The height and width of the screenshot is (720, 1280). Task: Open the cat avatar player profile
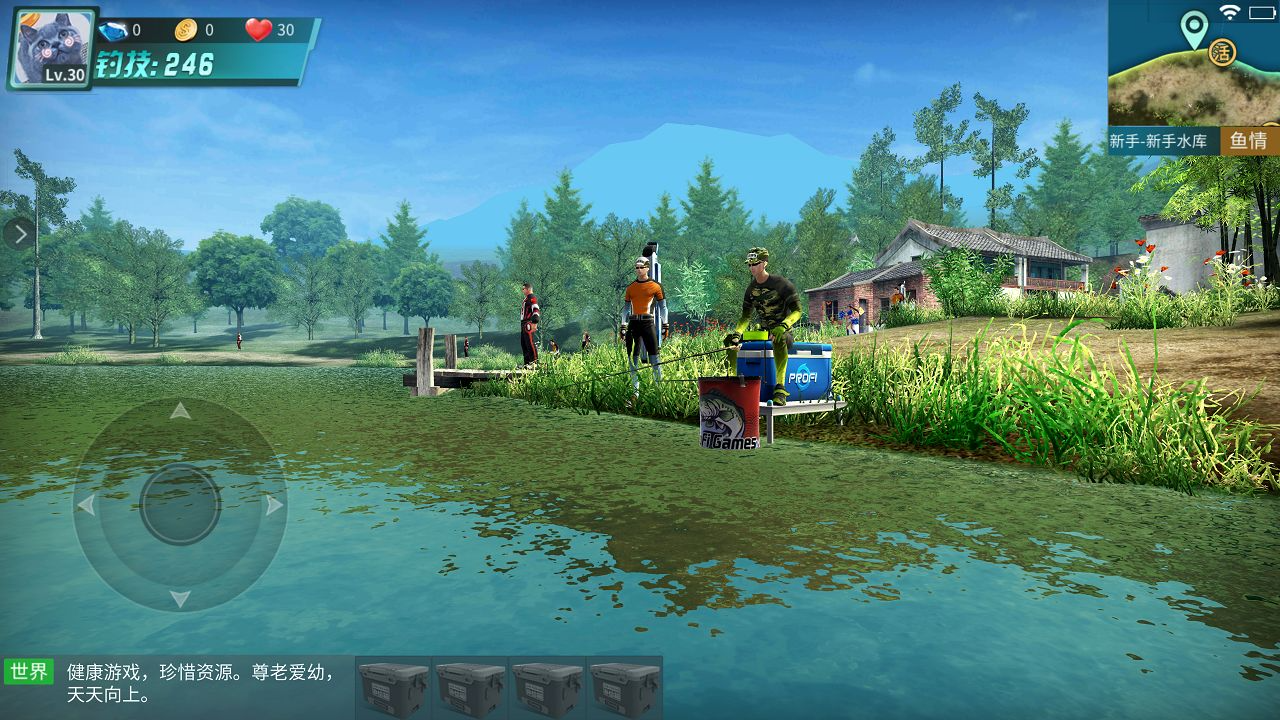click(53, 47)
